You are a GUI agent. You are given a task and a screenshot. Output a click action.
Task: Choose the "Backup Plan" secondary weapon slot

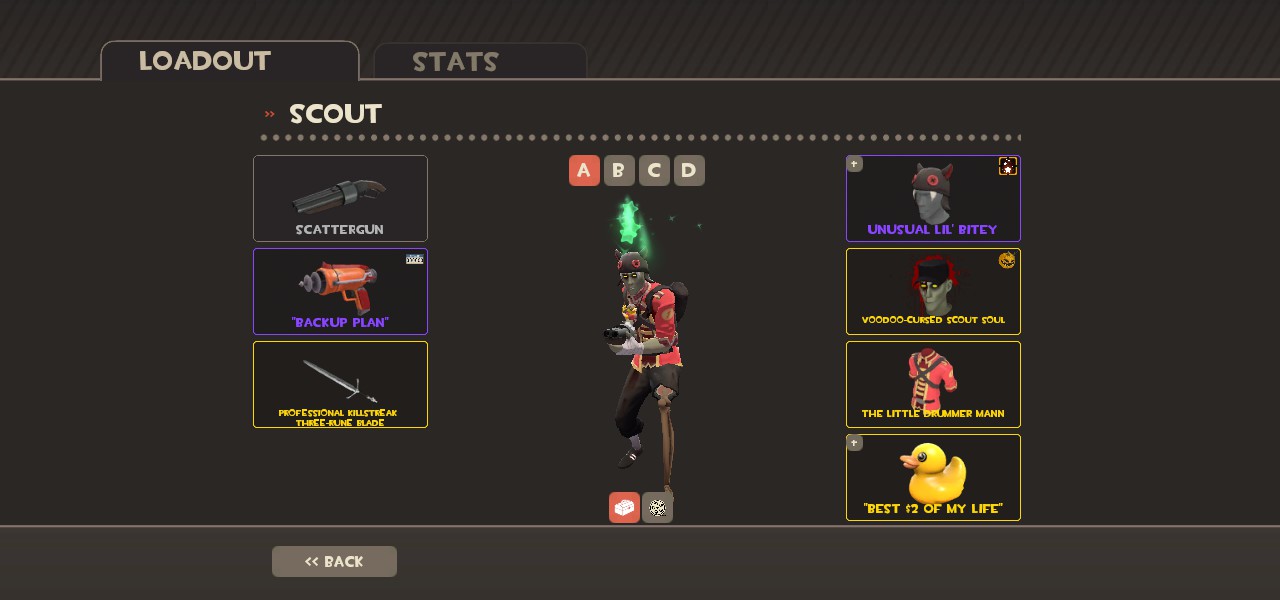(x=340, y=291)
